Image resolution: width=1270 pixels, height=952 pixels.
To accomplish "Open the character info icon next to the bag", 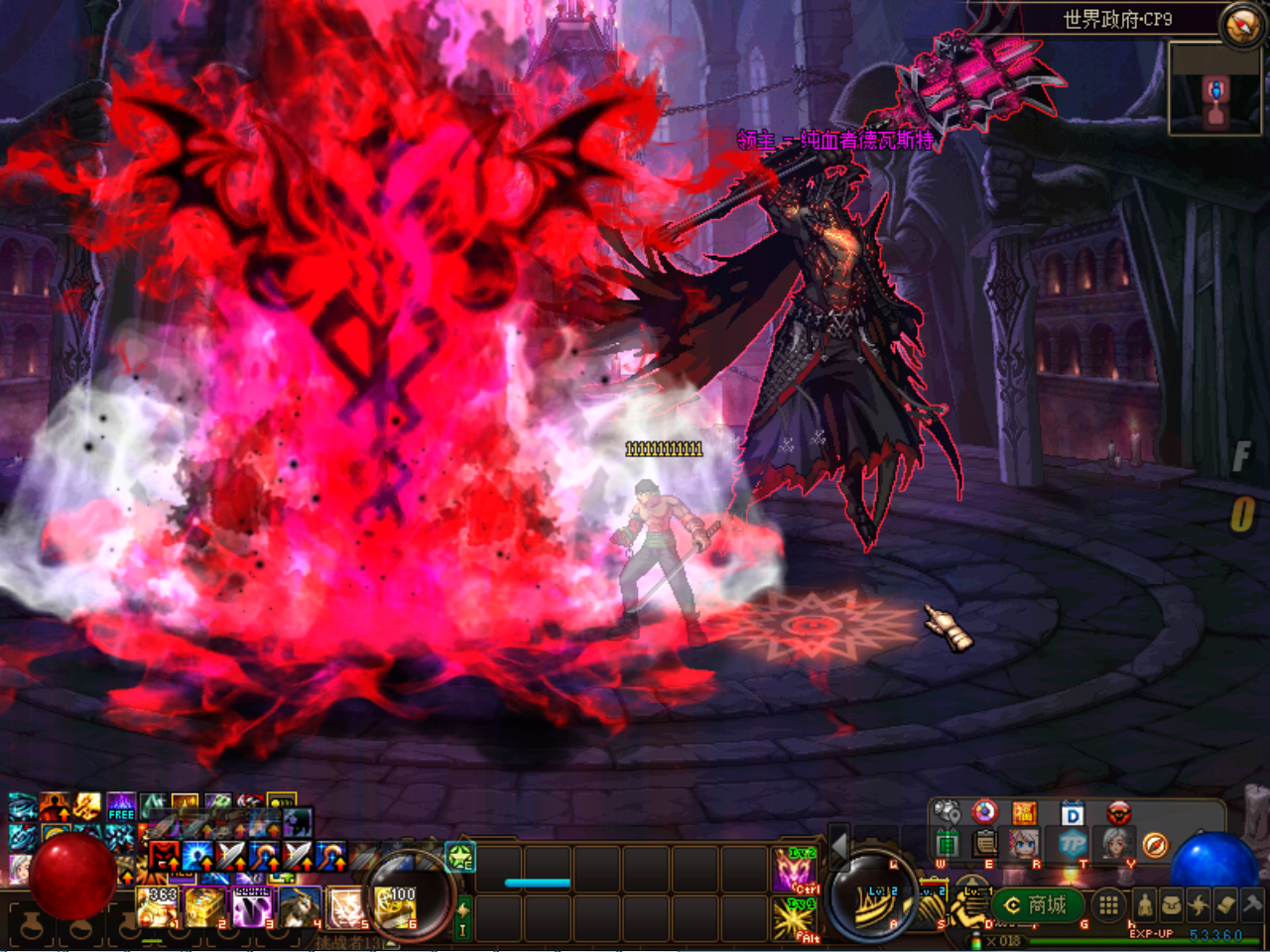I will [x=1145, y=905].
